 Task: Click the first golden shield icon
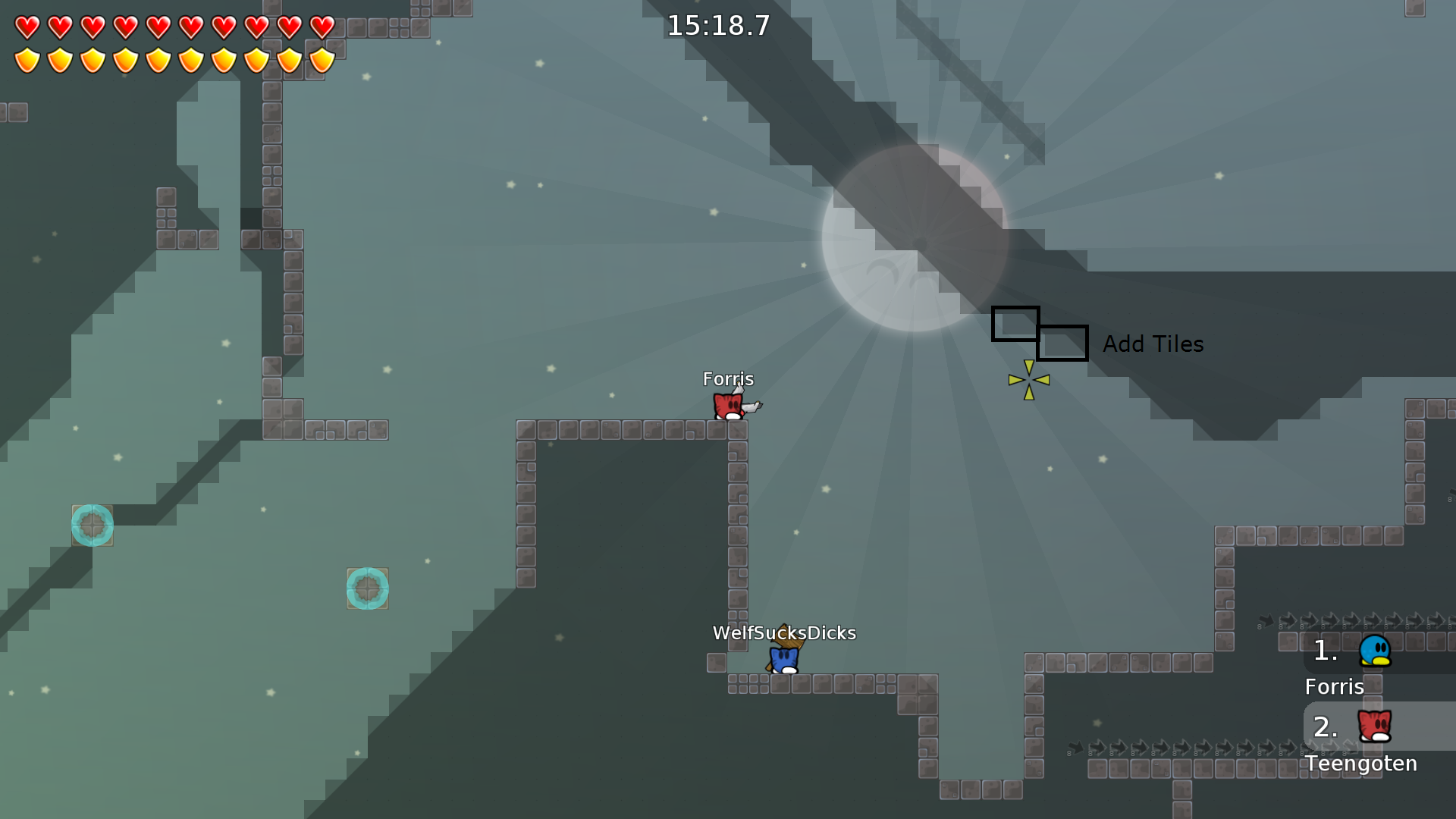27,59
